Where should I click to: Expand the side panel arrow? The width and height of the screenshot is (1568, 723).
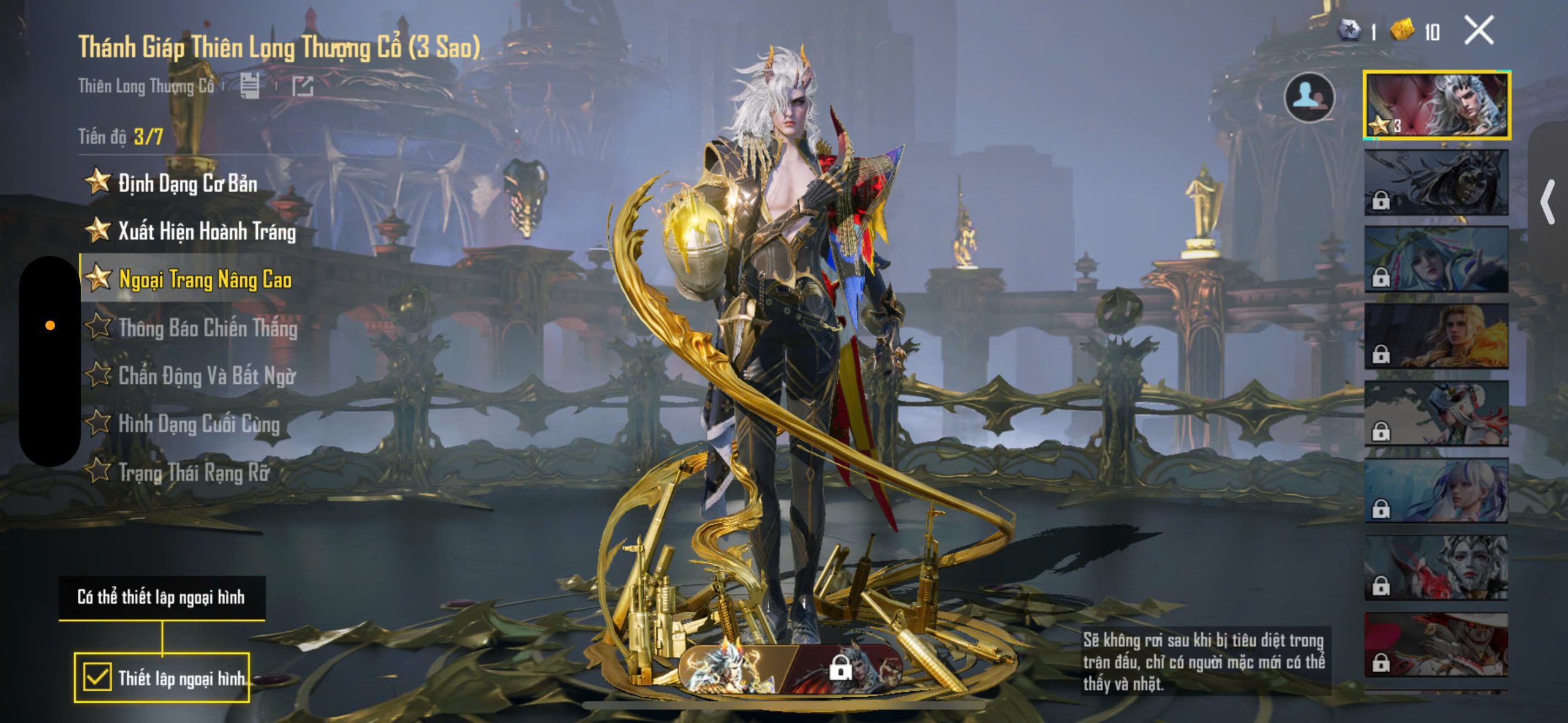click(x=1548, y=202)
